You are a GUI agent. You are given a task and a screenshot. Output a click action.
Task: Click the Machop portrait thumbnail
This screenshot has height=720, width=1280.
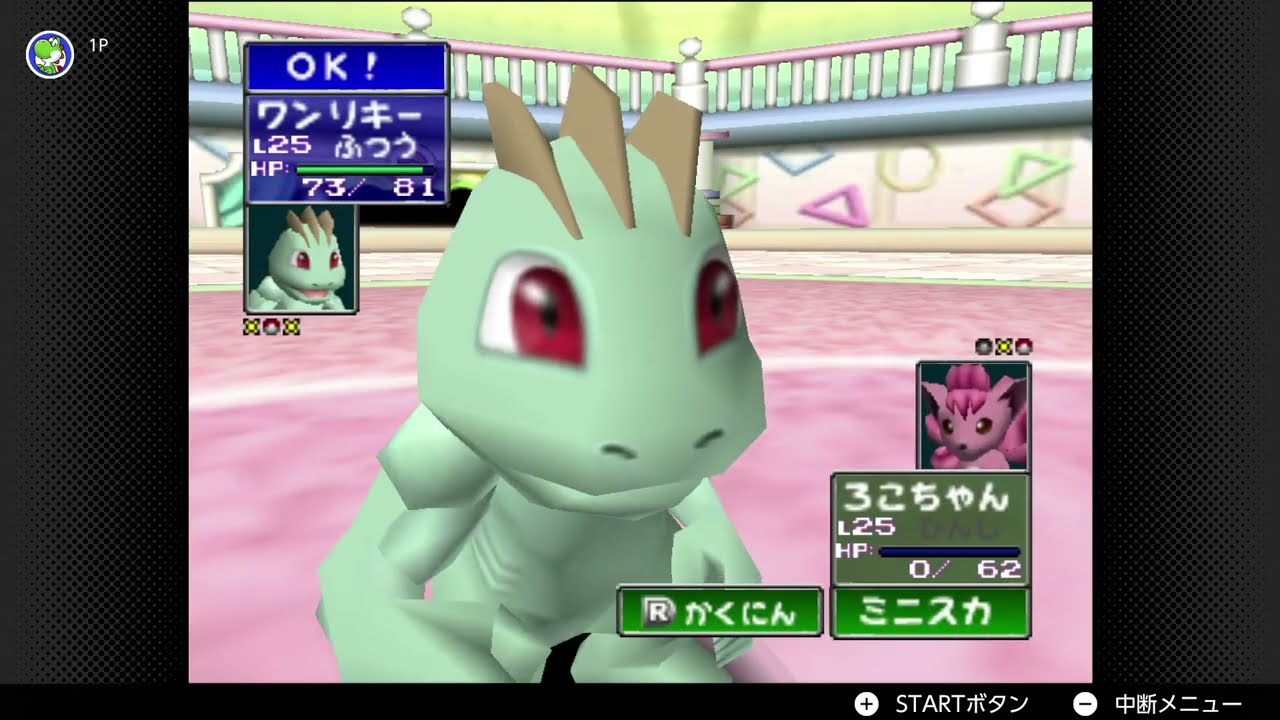click(302, 258)
